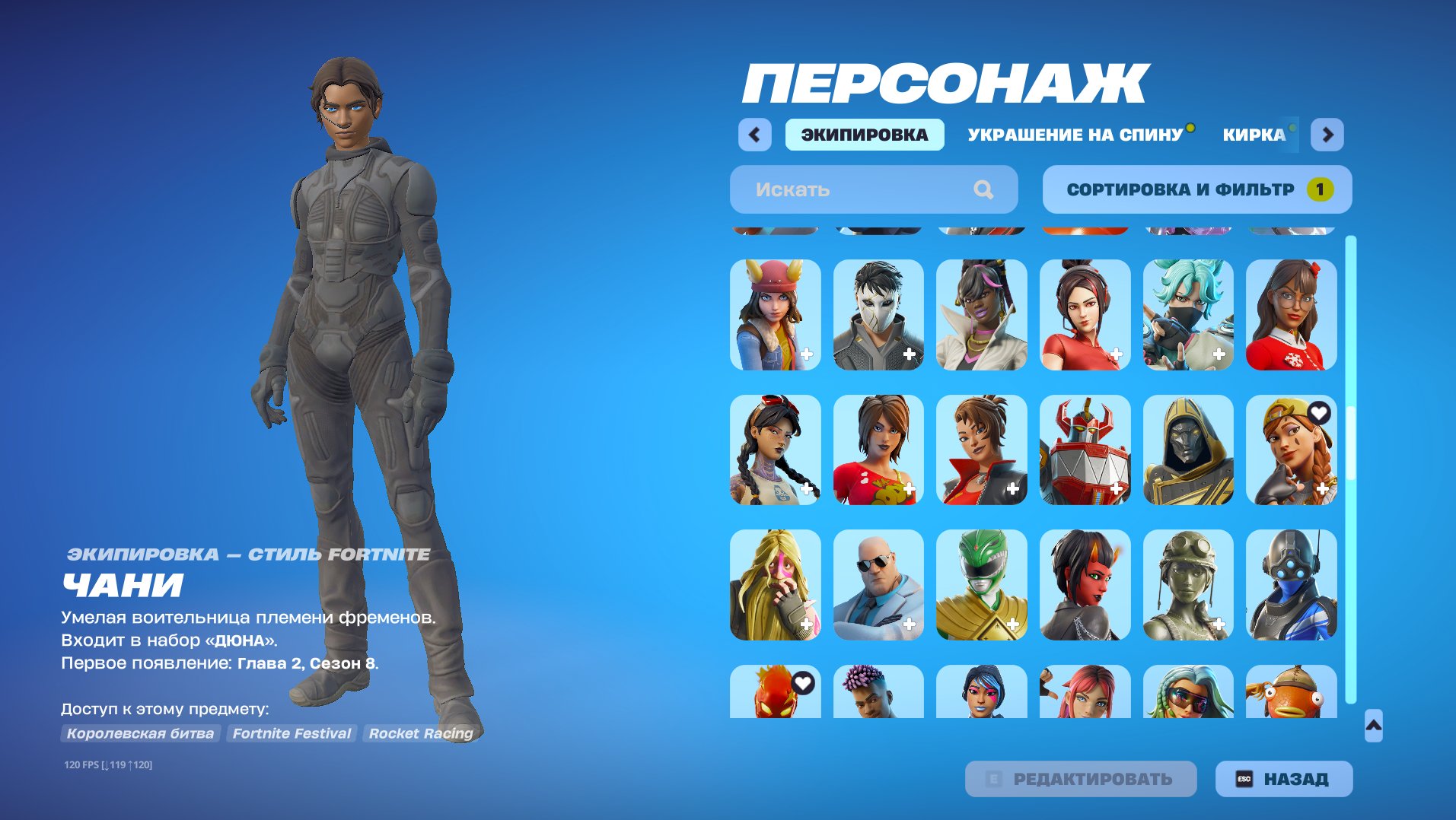Click the ESC key icon on НАЗАД button
Image resolution: width=1456 pixels, height=820 pixels.
1244,778
